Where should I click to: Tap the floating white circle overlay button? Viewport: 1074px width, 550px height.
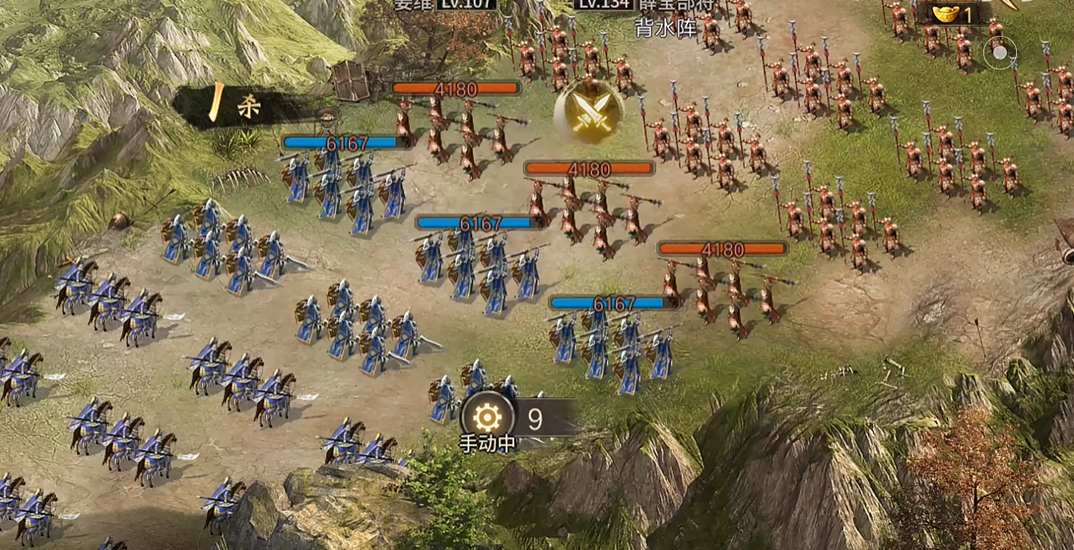coord(999,54)
